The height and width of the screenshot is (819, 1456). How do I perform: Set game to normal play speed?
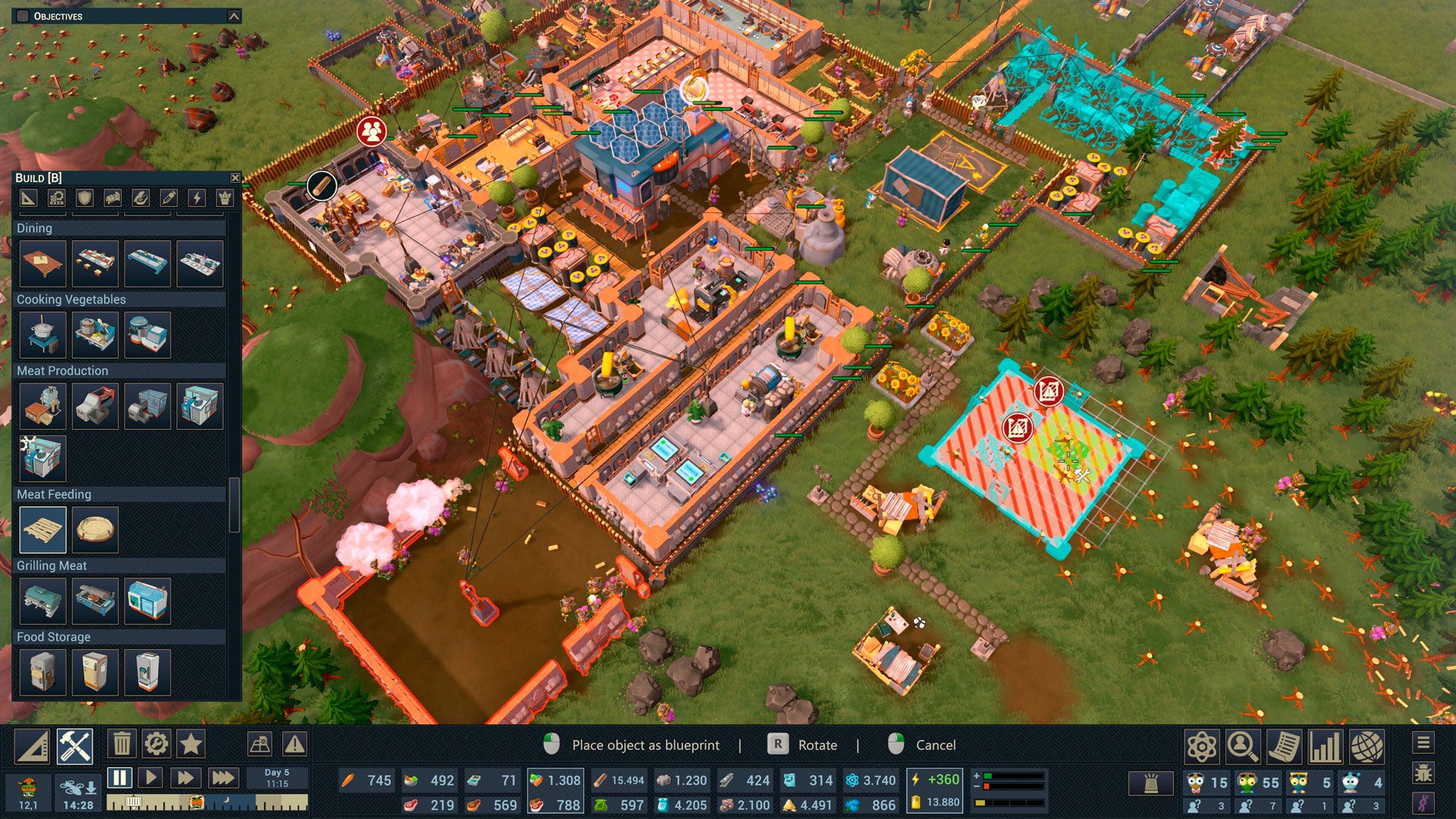pos(151,777)
